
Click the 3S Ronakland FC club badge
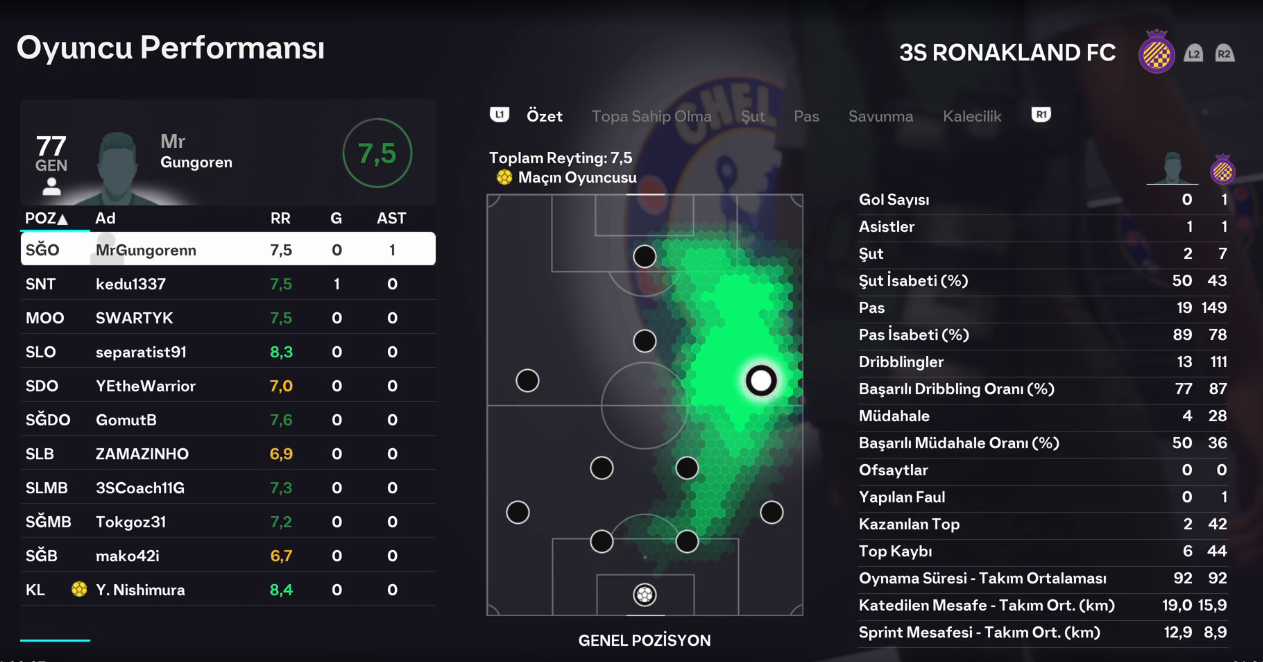point(1157,52)
